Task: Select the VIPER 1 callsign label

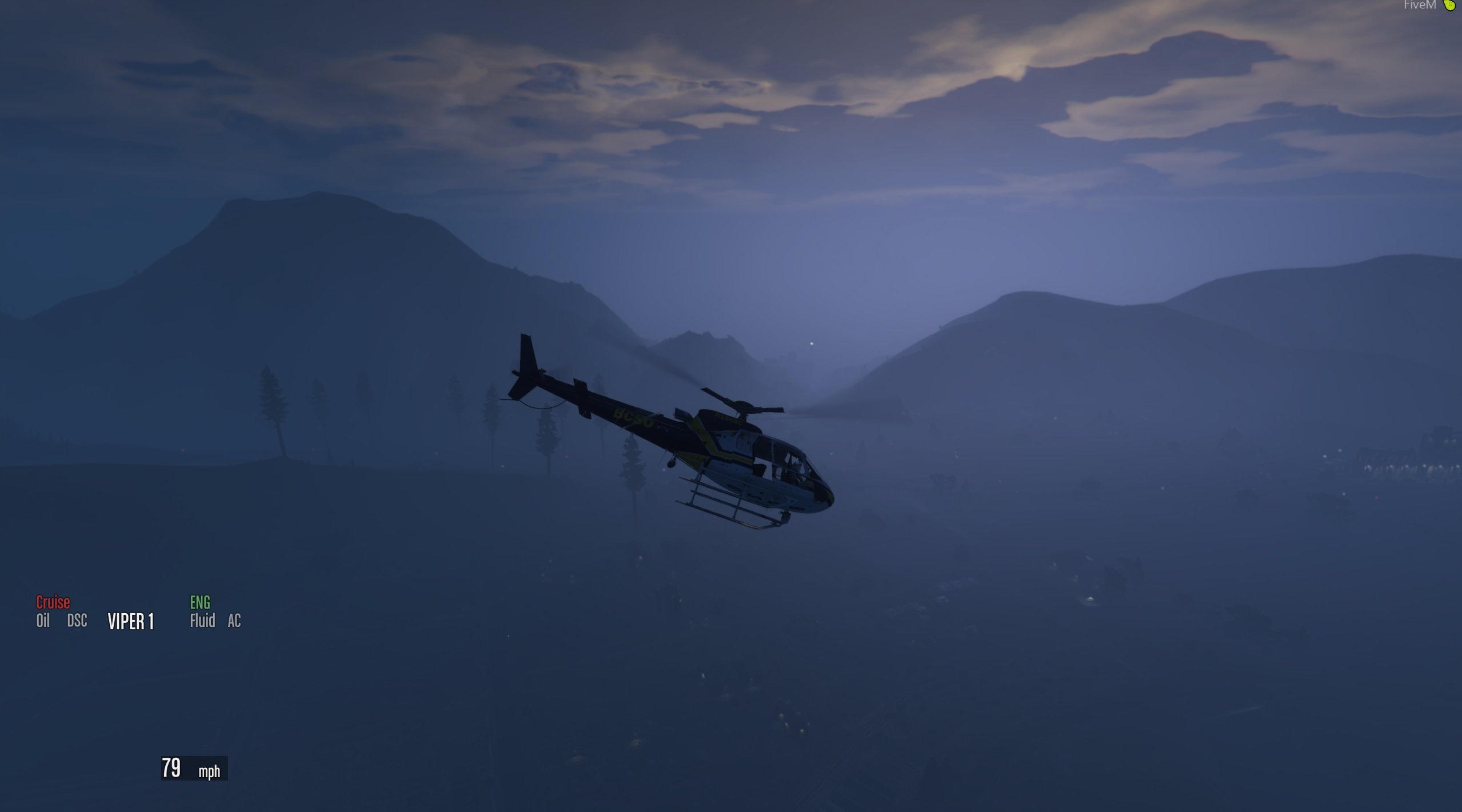Action: (131, 622)
